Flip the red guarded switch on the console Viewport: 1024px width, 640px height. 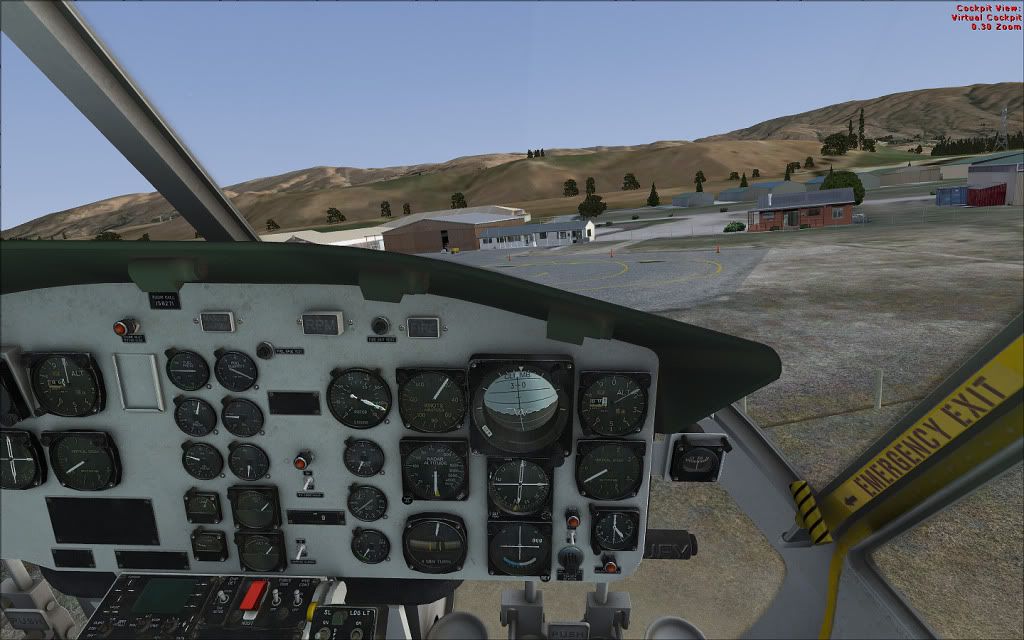[x=253, y=593]
